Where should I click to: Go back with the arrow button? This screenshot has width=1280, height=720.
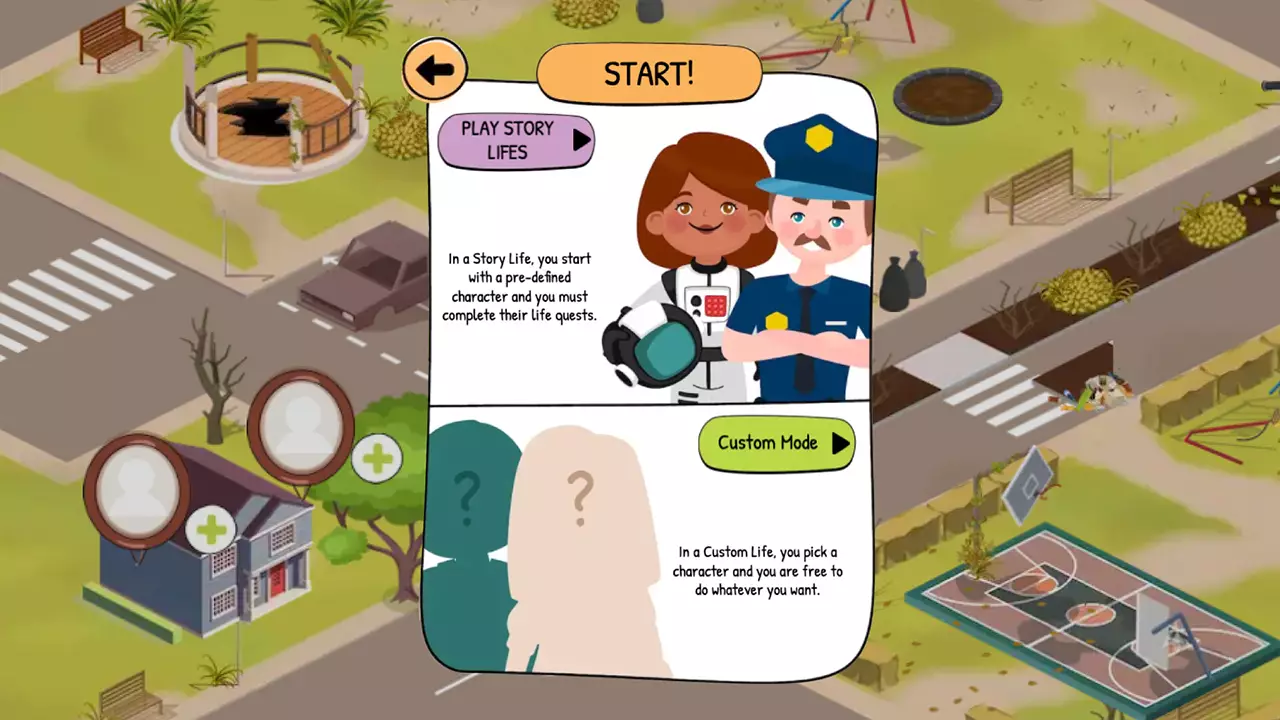pos(435,69)
